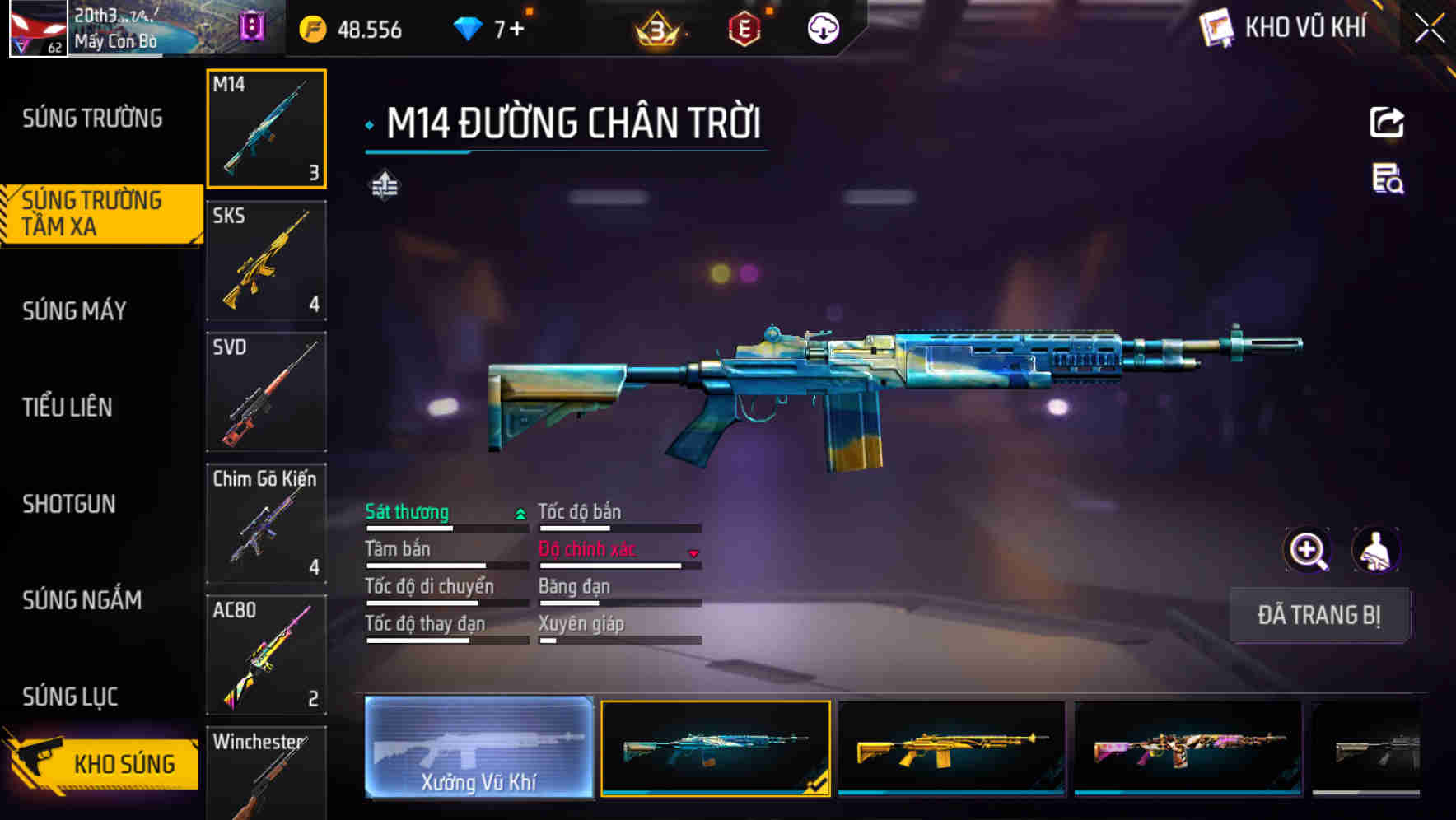The height and width of the screenshot is (820, 1456).
Task: Pick the AC80 weapon tile
Action: [x=266, y=655]
